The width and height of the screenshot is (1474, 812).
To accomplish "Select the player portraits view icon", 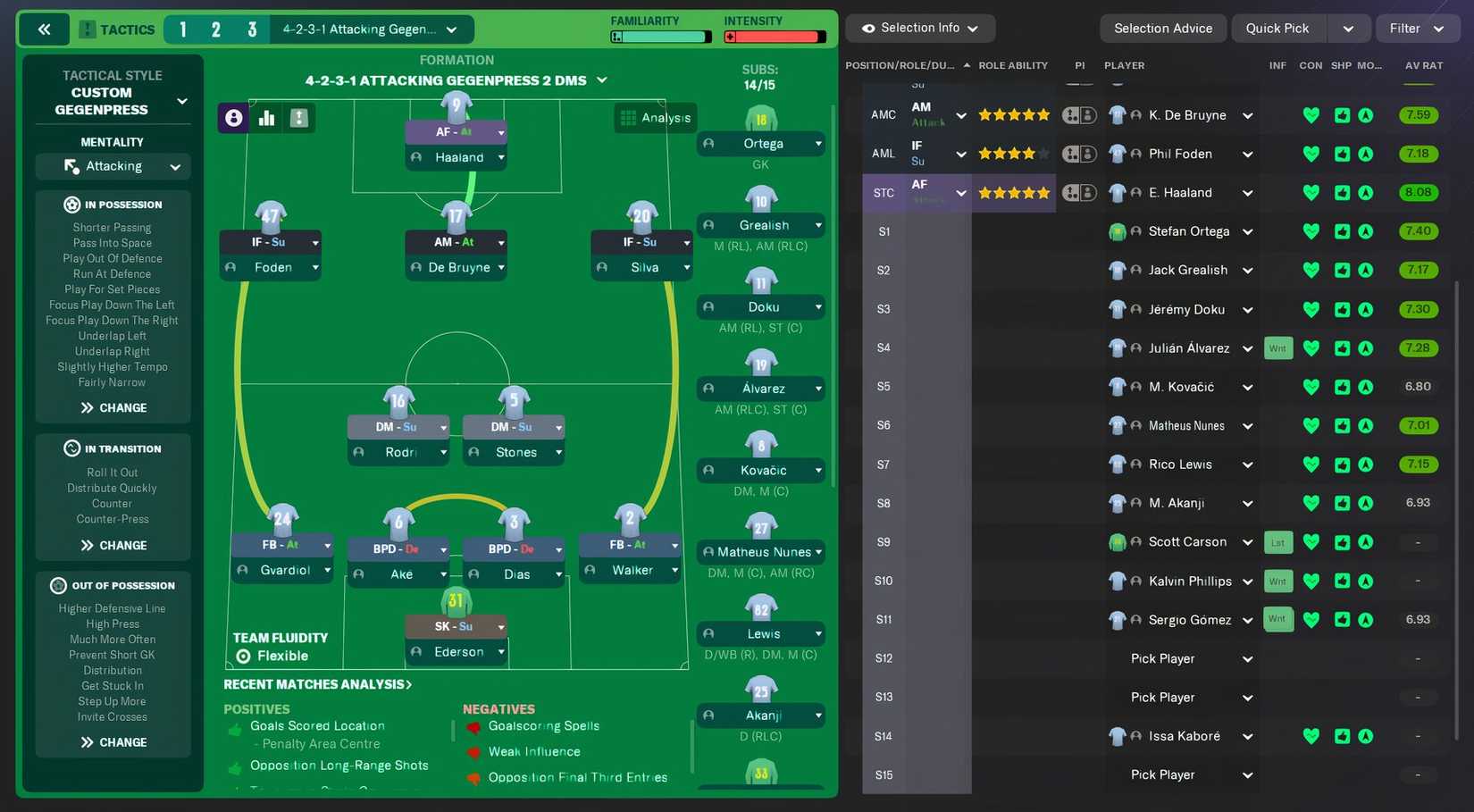I will click(x=233, y=117).
